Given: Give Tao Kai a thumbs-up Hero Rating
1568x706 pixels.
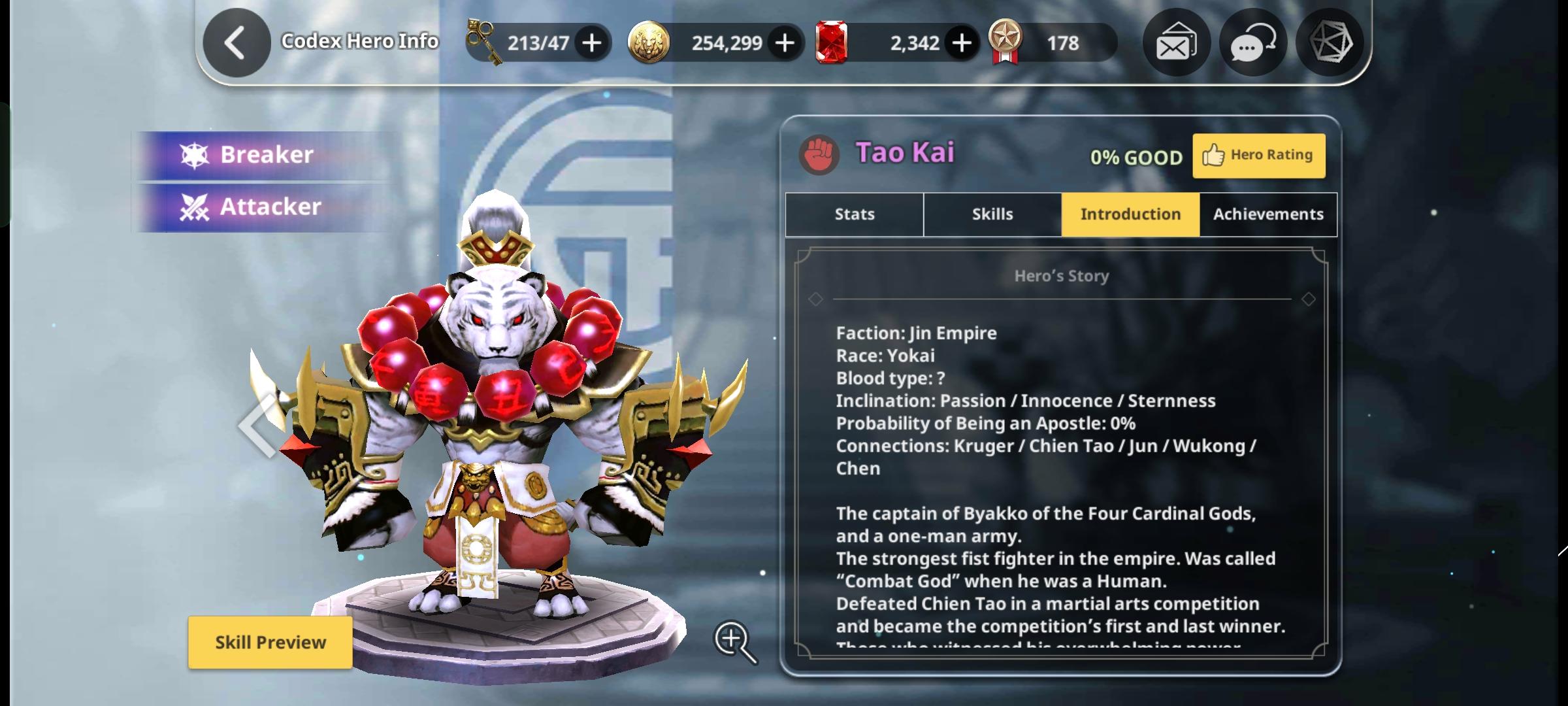Looking at the screenshot, I should [1258, 155].
